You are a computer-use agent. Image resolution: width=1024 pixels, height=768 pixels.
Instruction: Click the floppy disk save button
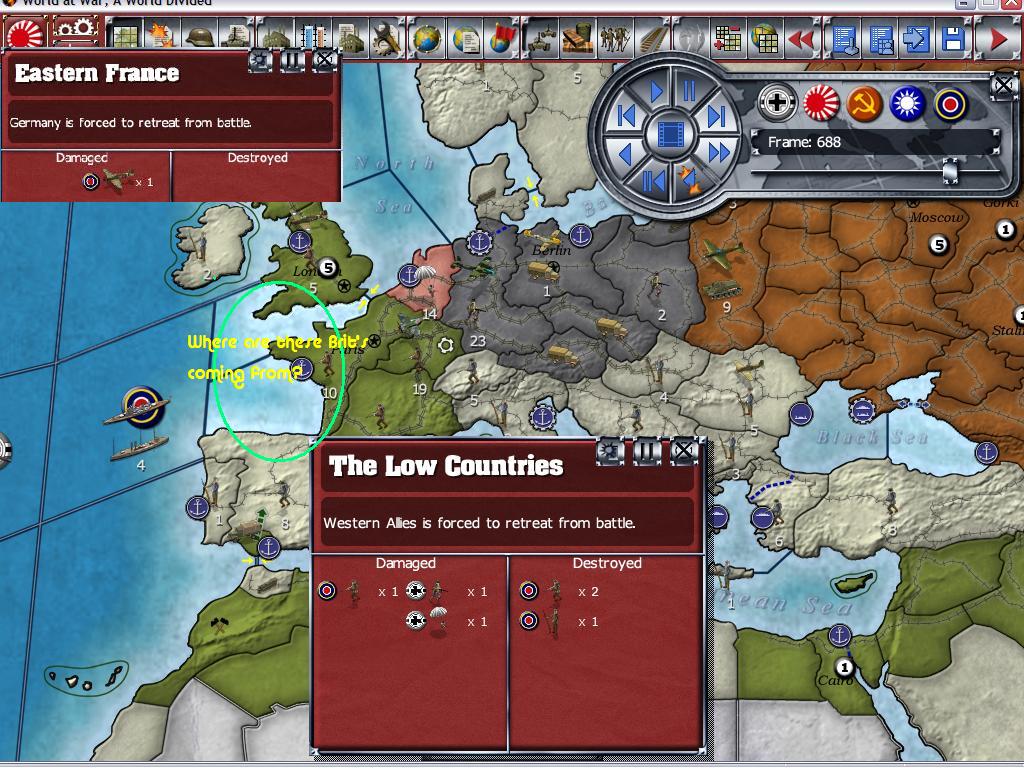(x=953, y=40)
